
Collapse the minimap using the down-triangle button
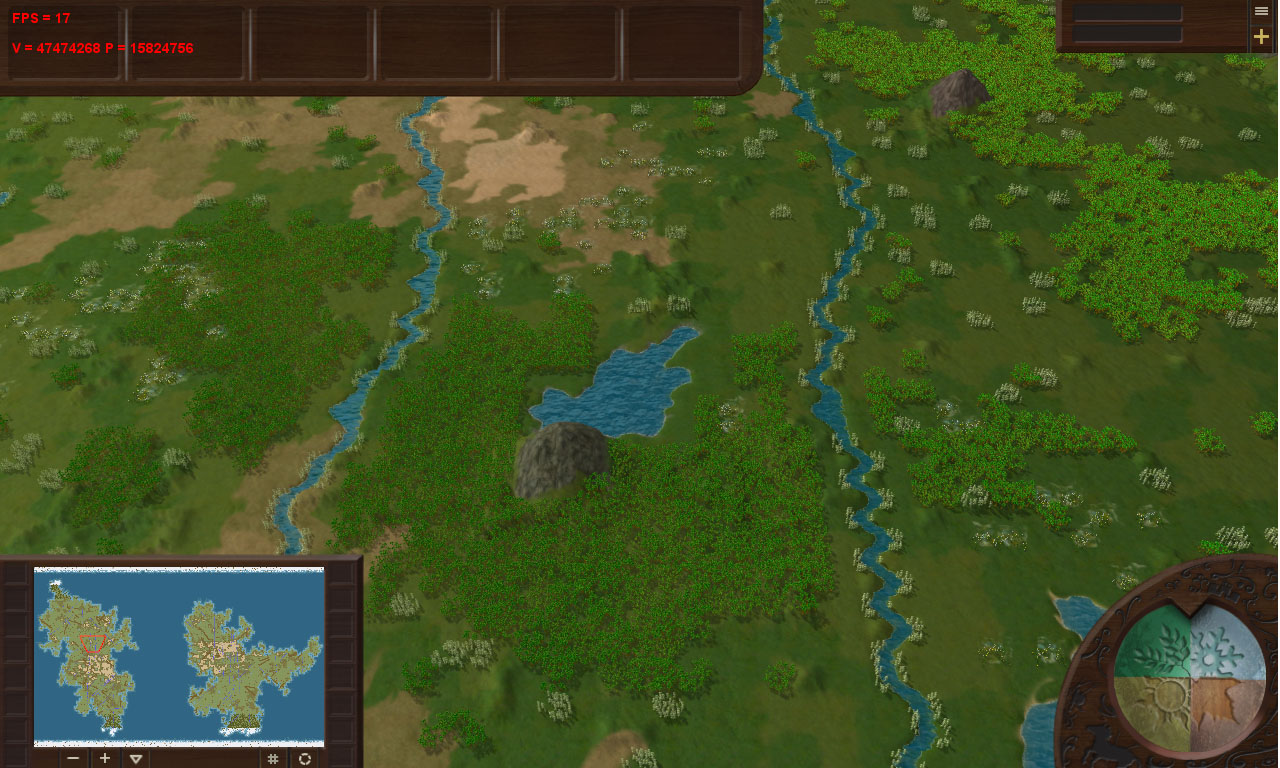136,758
